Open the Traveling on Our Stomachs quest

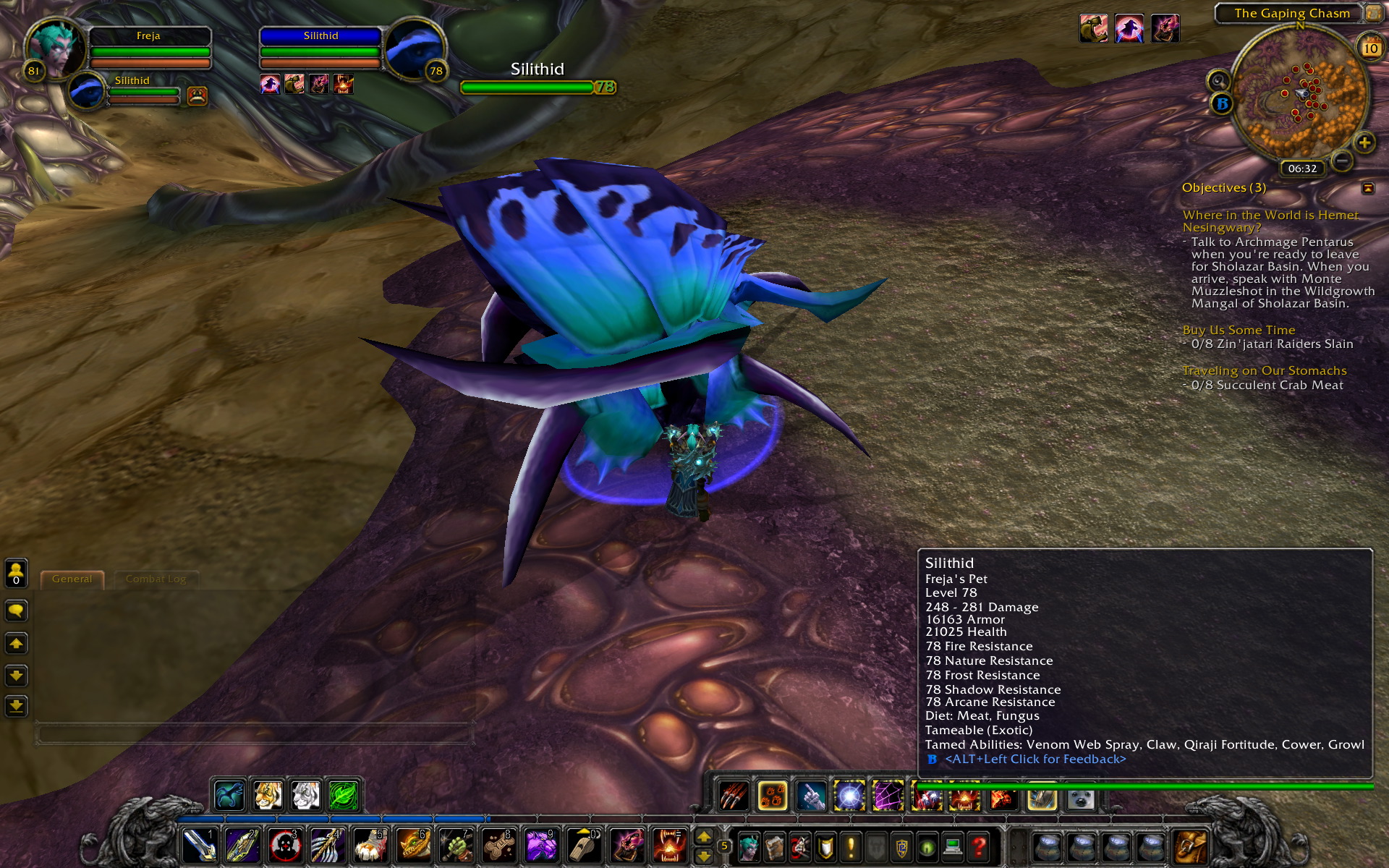click(x=1264, y=370)
